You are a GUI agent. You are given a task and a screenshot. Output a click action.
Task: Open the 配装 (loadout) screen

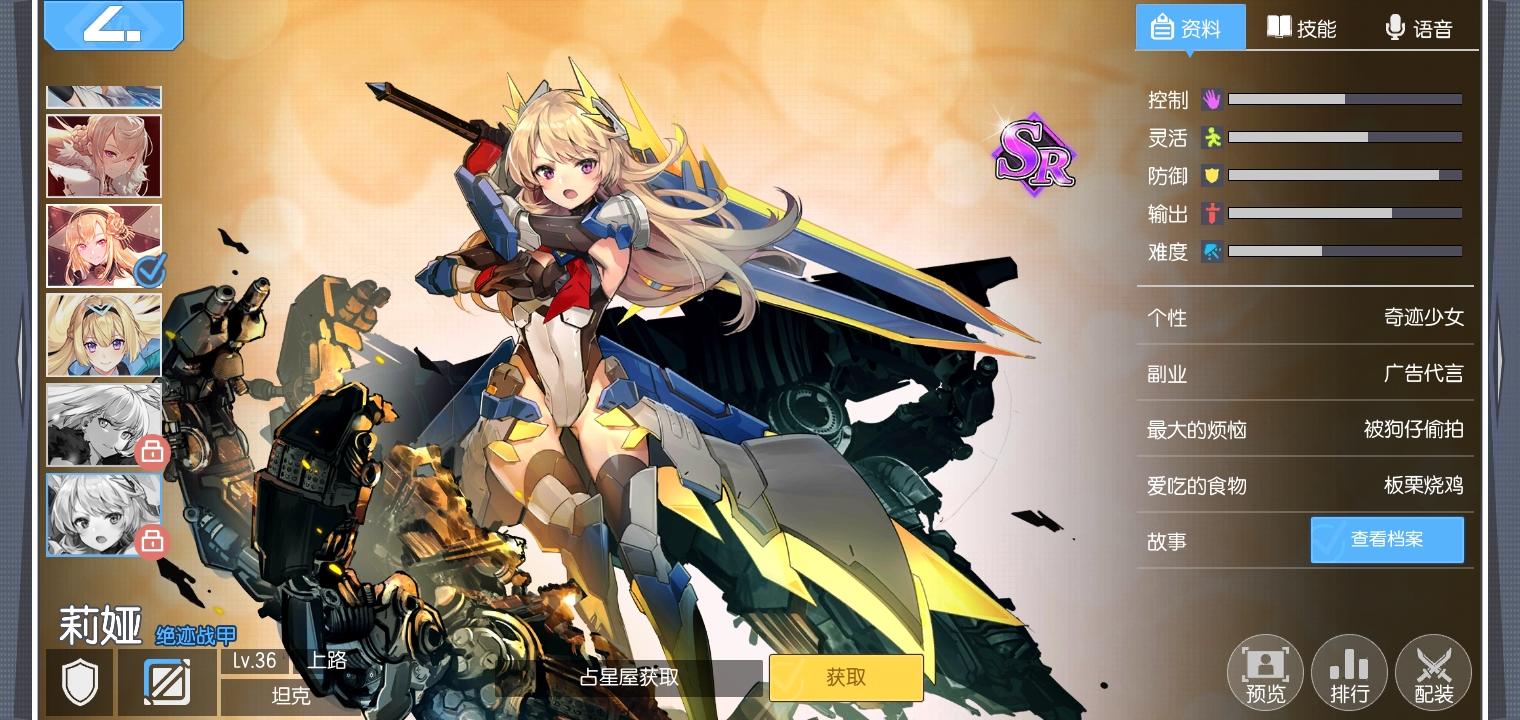[1433, 671]
